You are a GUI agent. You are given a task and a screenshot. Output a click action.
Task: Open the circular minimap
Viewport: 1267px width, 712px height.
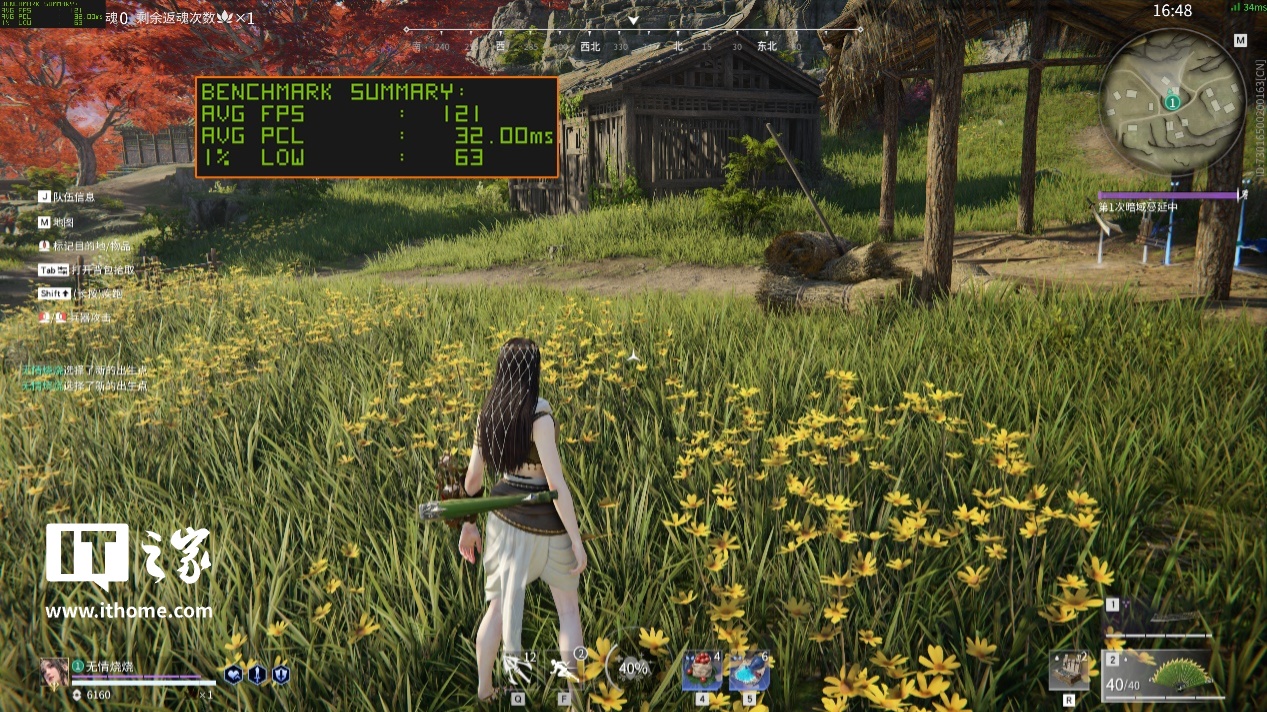coord(1171,100)
